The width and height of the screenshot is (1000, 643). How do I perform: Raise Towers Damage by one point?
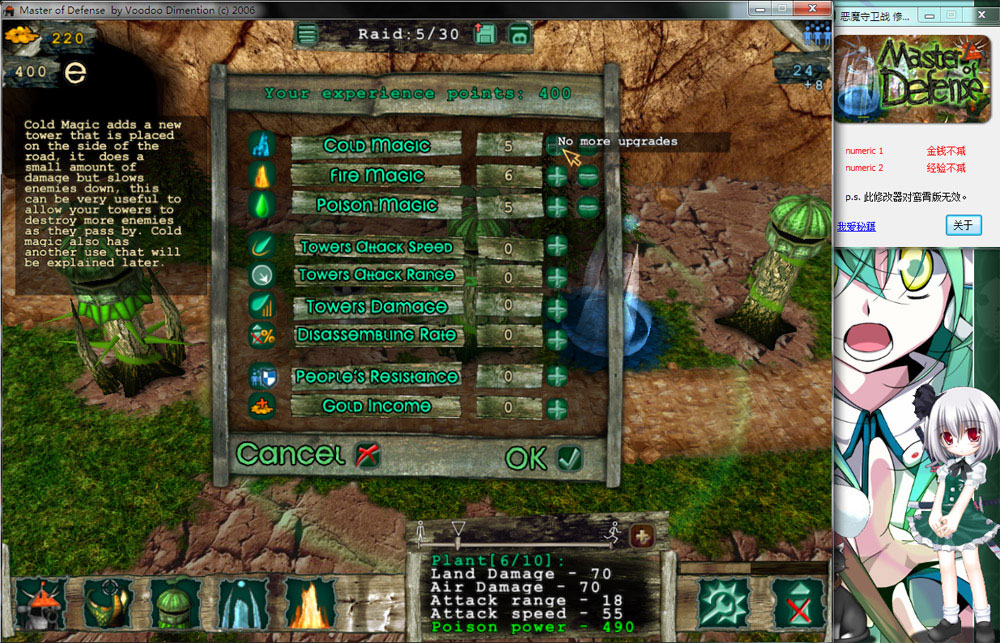click(557, 306)
